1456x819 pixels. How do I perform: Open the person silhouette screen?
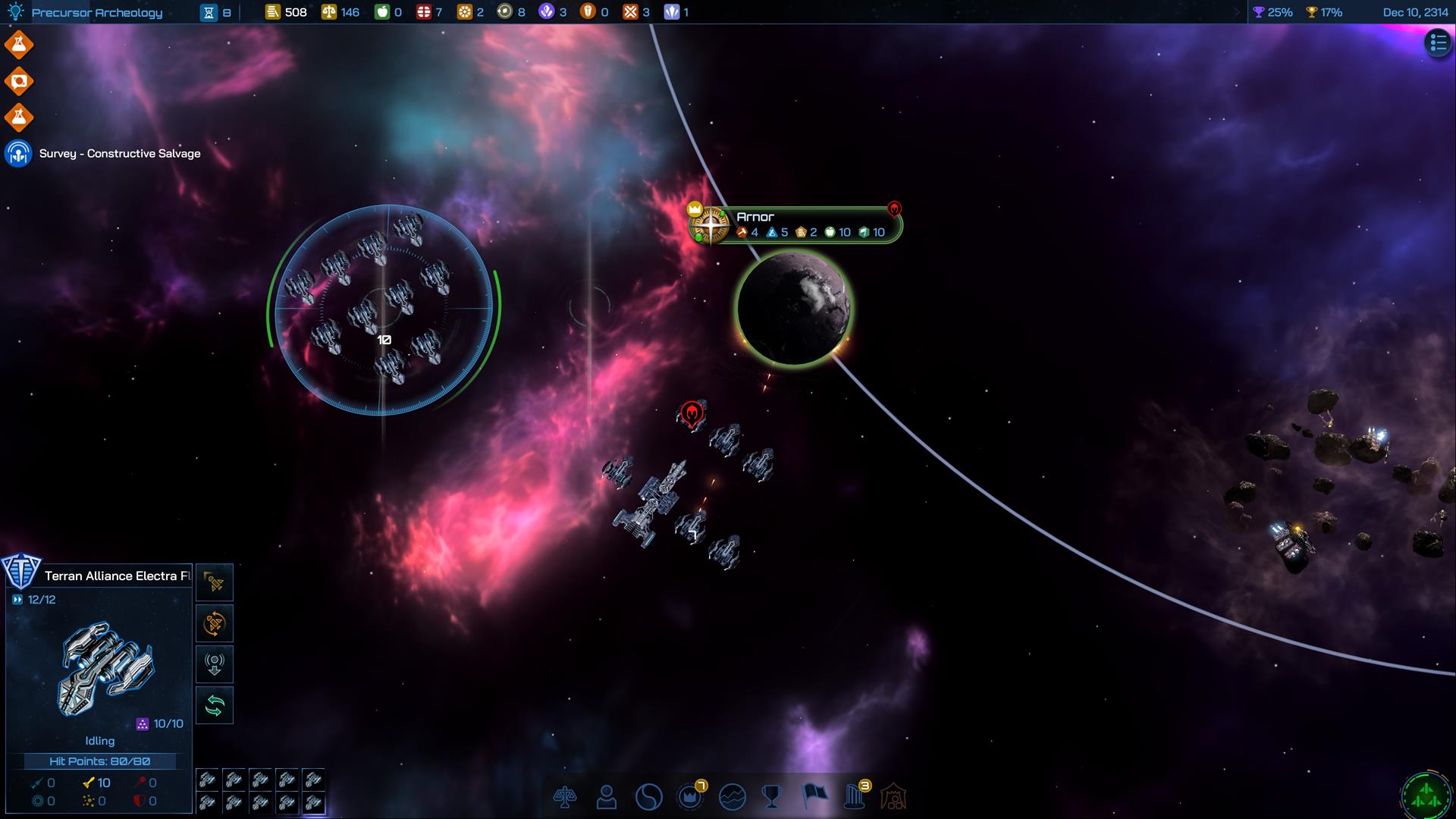tap(606, 796)
